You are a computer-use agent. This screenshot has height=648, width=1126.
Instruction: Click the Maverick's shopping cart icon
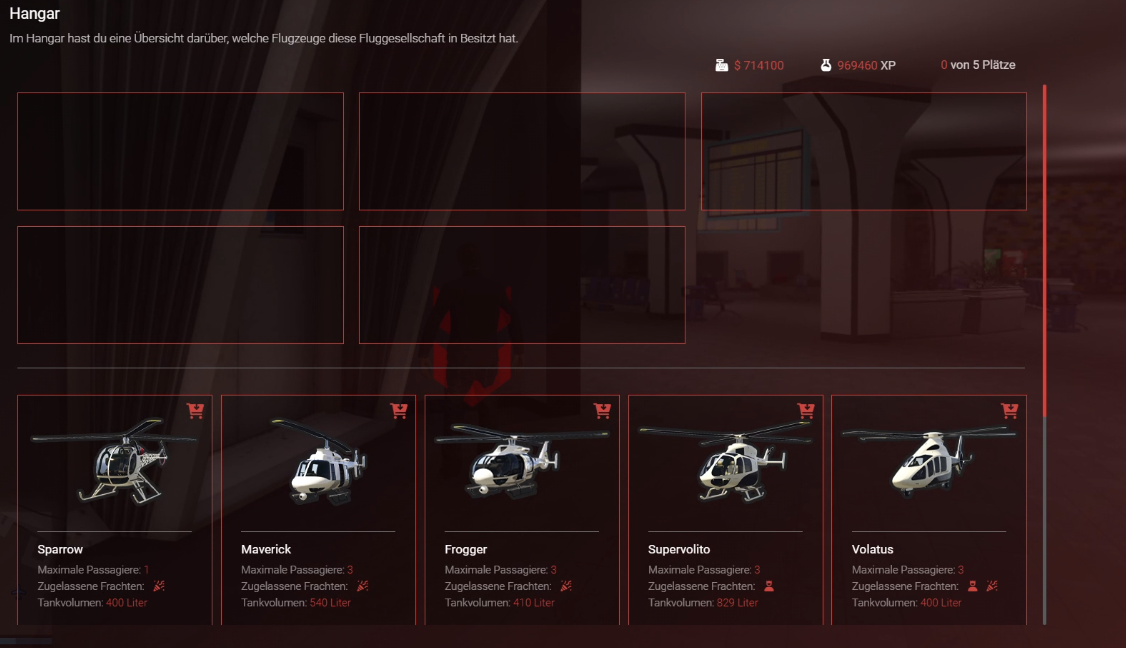(x=399, y=410)
